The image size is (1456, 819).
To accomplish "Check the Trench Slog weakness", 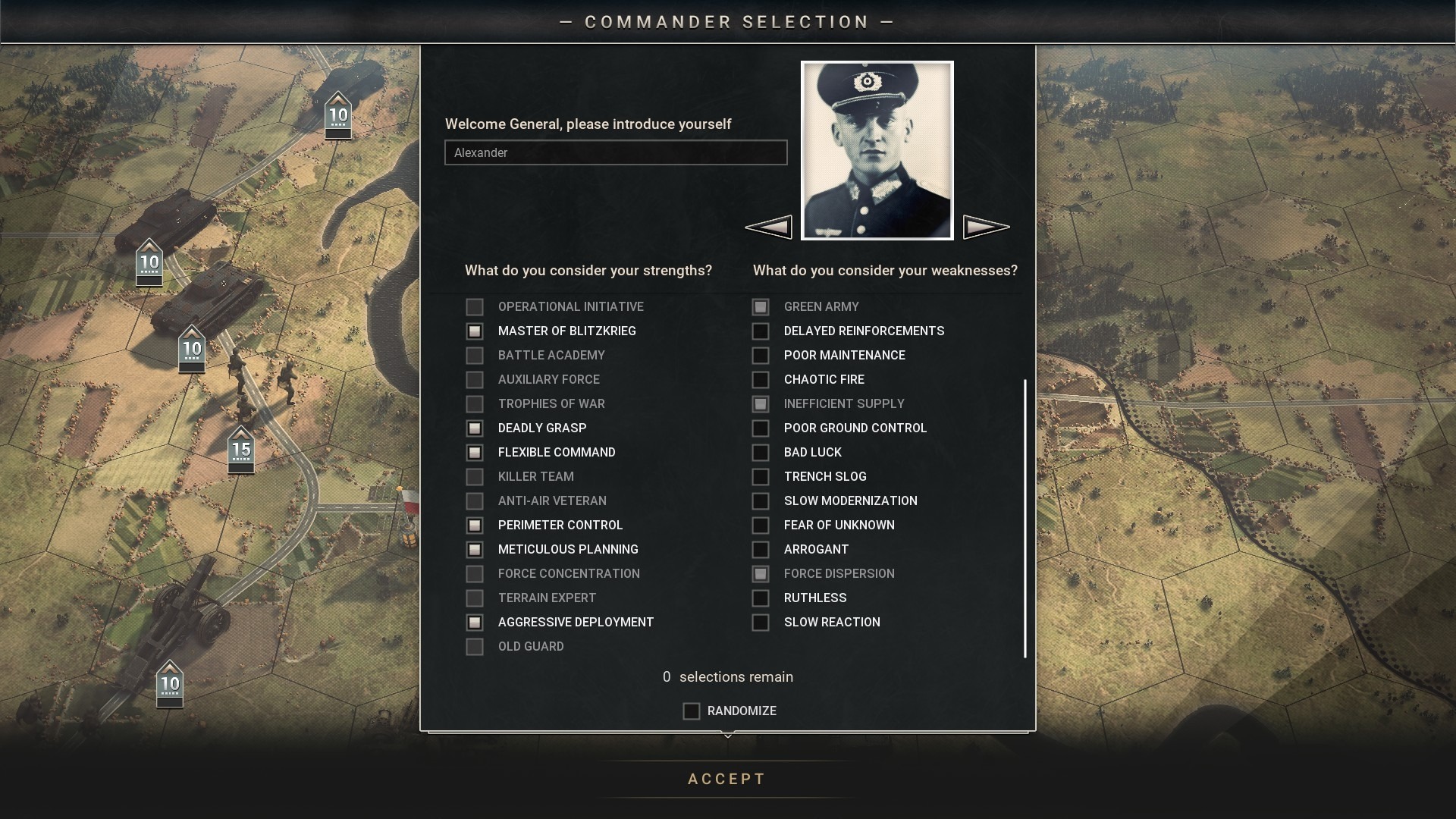I will (760, 477).
